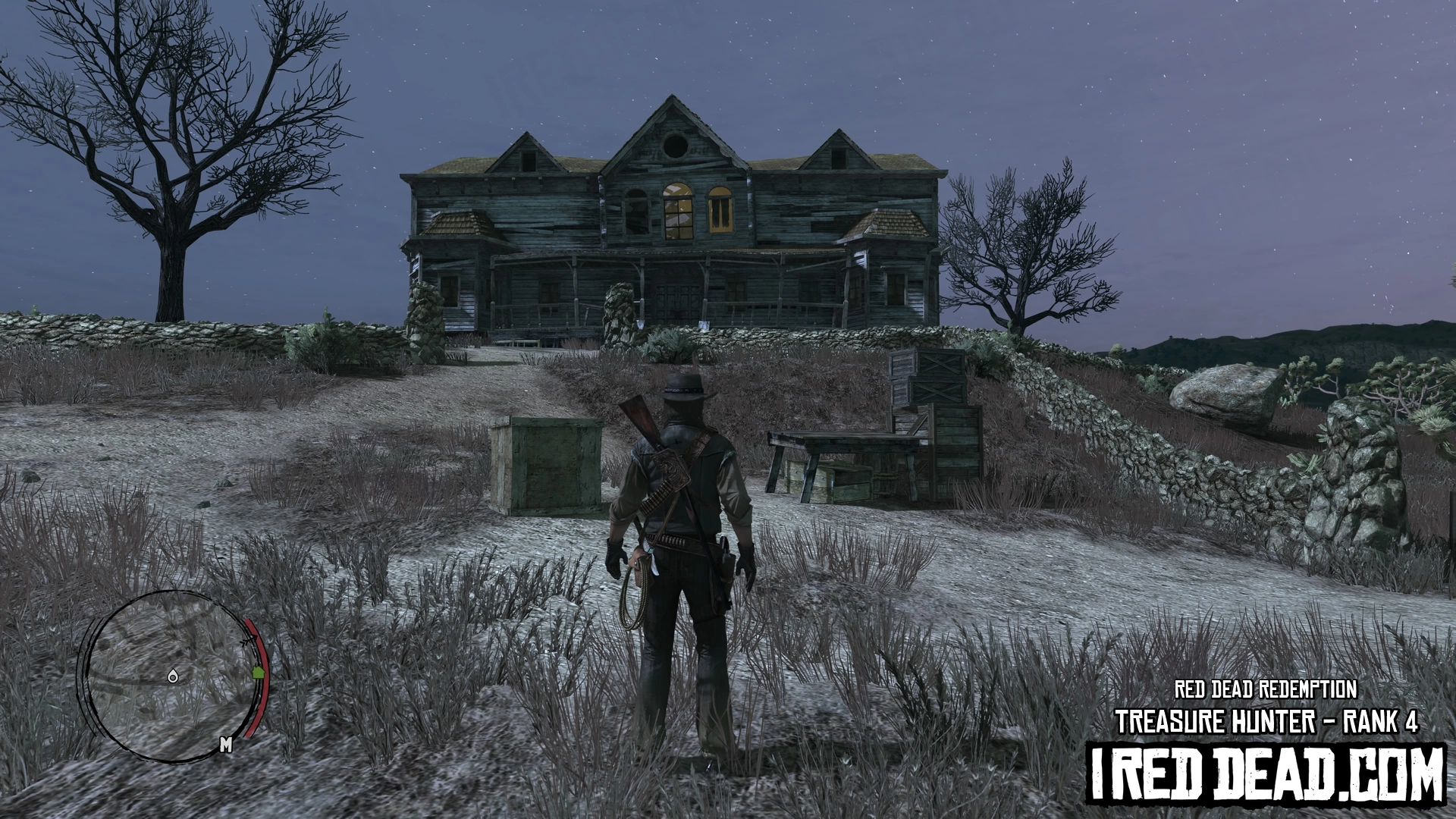The image size is (1456, 819).
Task: Click the player position marker on minimap
Action: [174, 676]
